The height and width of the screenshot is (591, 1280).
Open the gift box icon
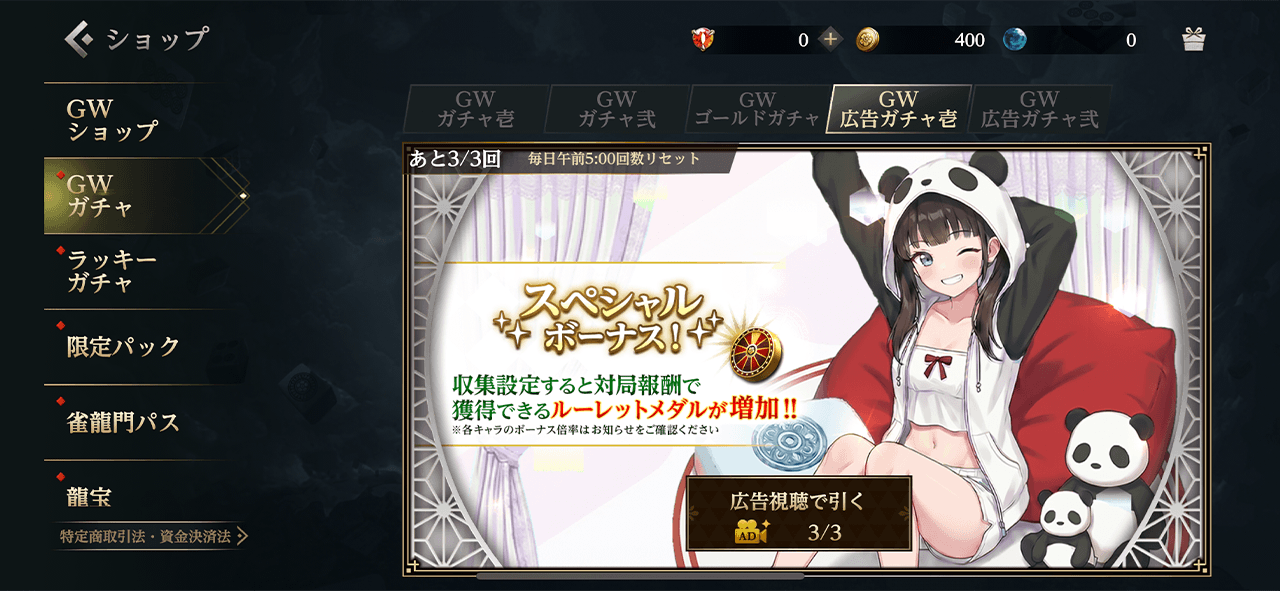1193,39
